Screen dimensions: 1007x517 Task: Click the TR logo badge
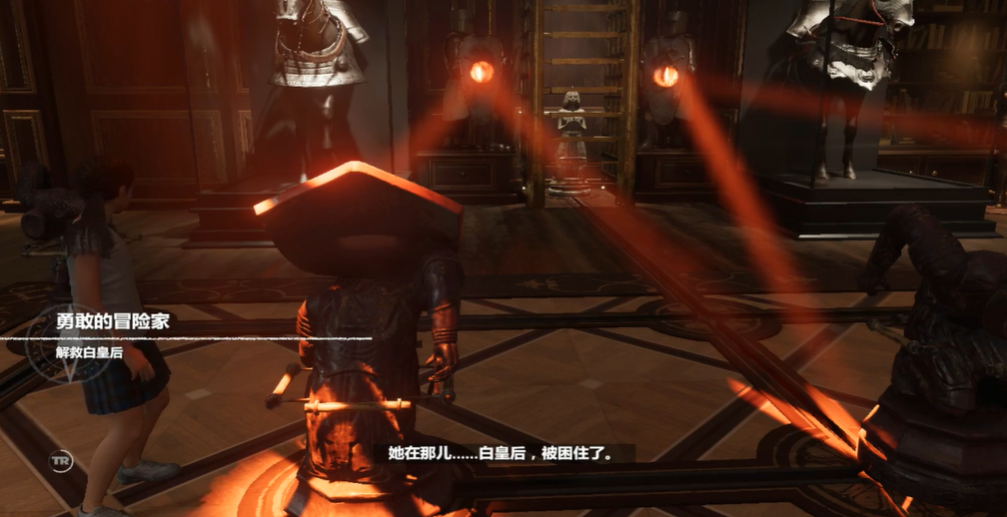point(60,460)
